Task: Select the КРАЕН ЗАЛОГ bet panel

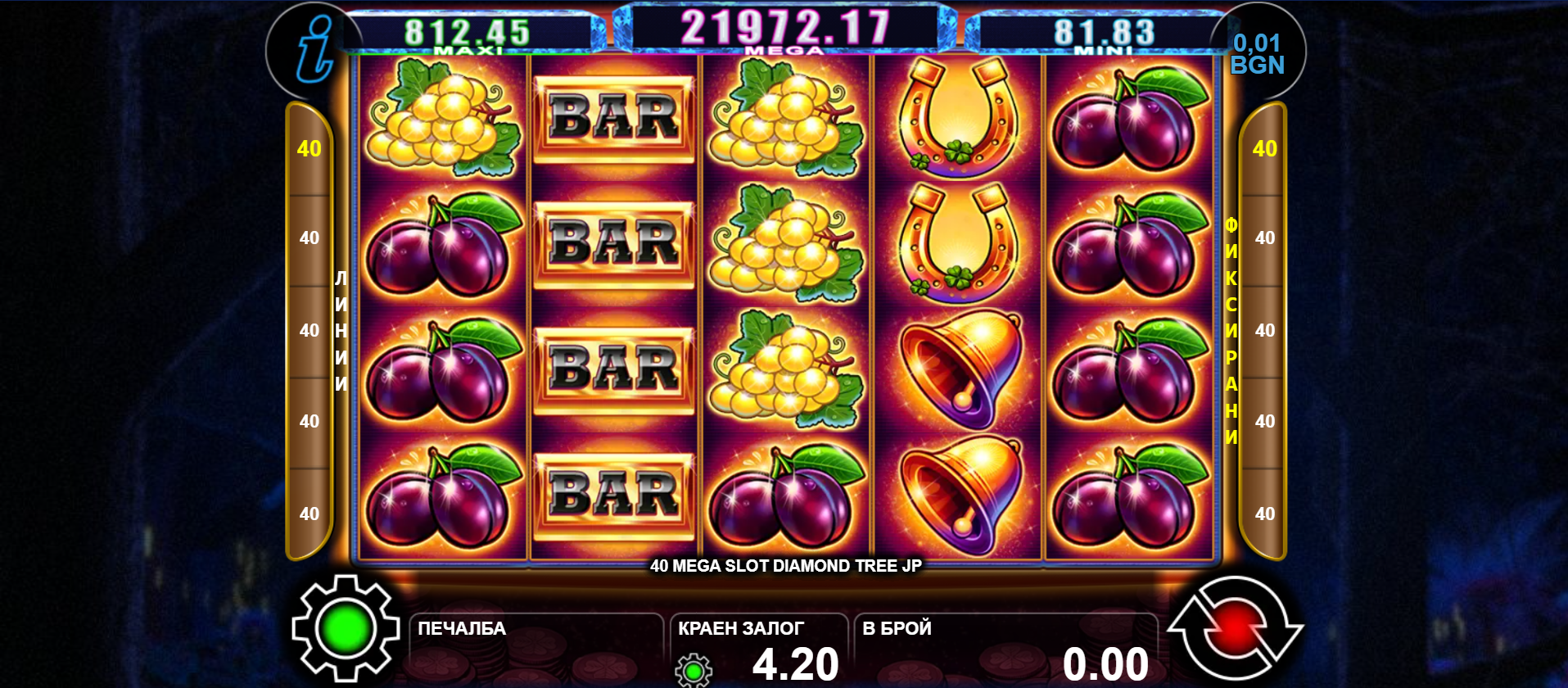Action: coord(759,649)
